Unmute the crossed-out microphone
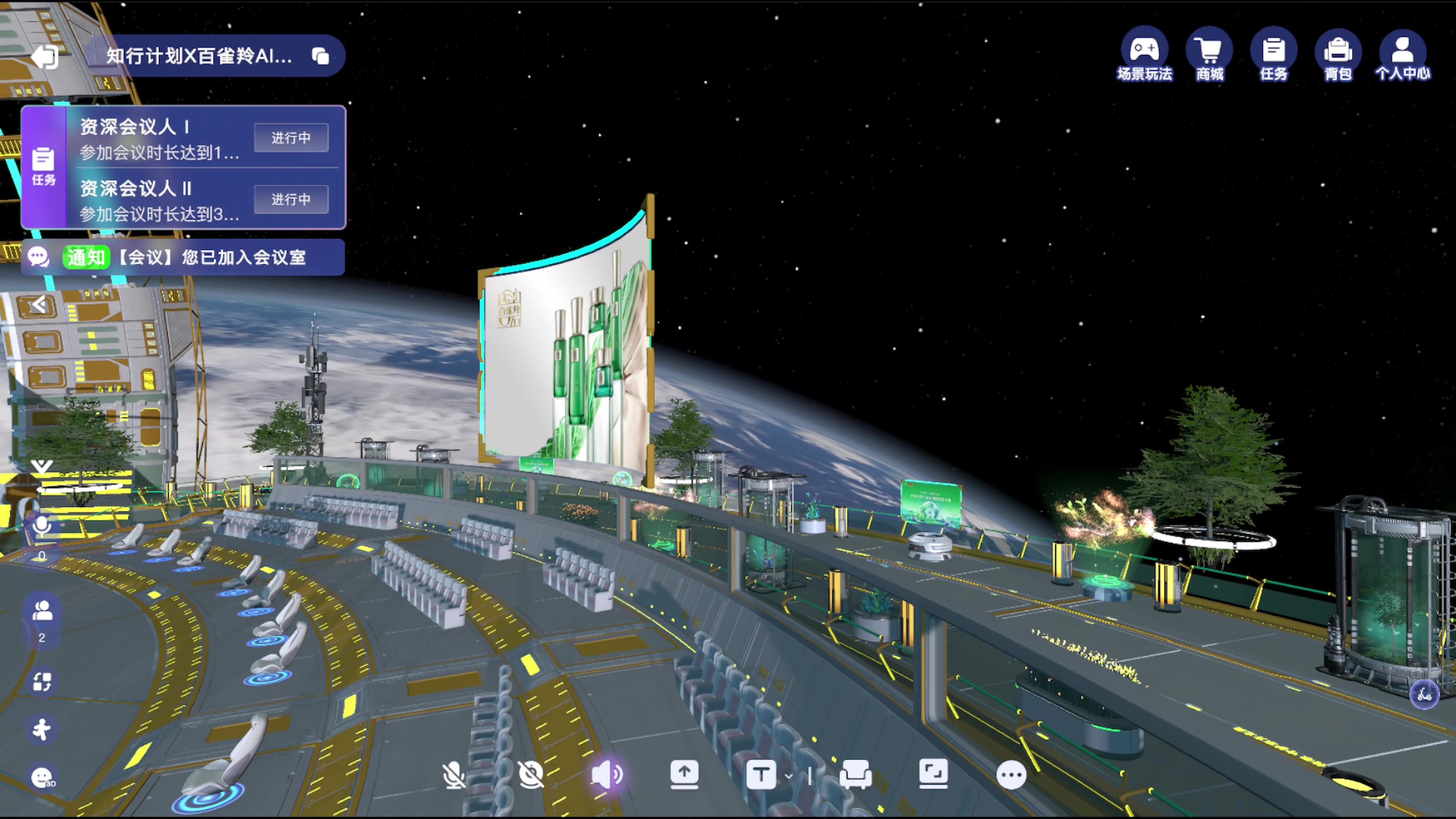Image resolution: width=1456 pixels, height=819 pixels. click(453, 774)
